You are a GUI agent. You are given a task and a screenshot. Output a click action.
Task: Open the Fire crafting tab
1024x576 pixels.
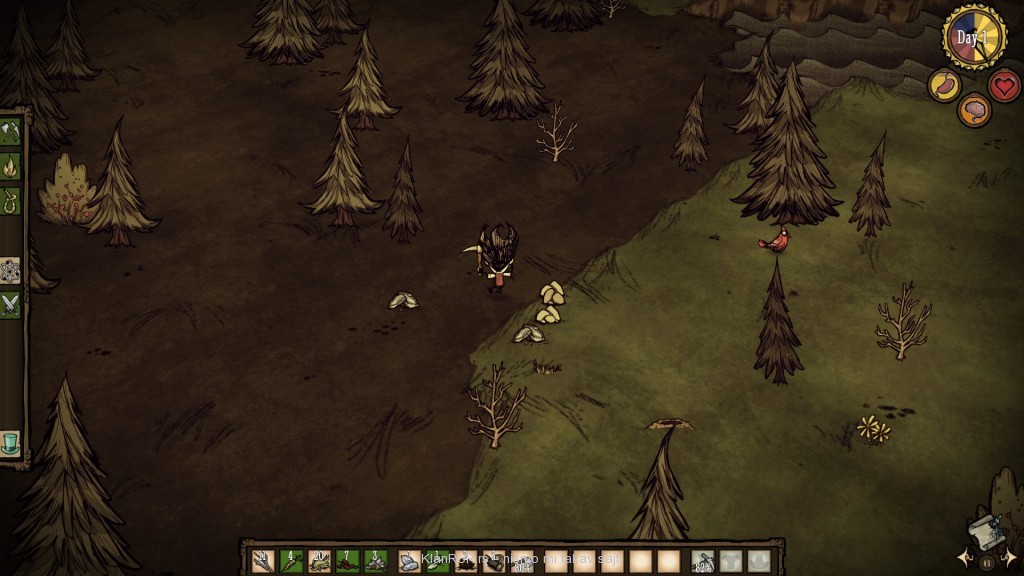pyautogui.click(x=10, y=166)
